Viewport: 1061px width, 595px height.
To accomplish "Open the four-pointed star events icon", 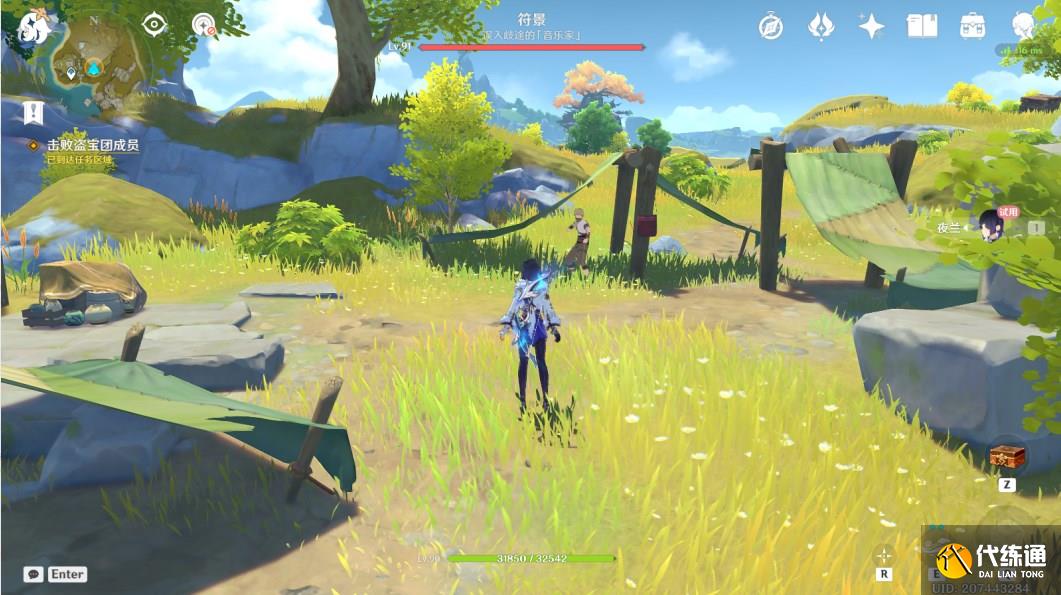I will point(871,26).
